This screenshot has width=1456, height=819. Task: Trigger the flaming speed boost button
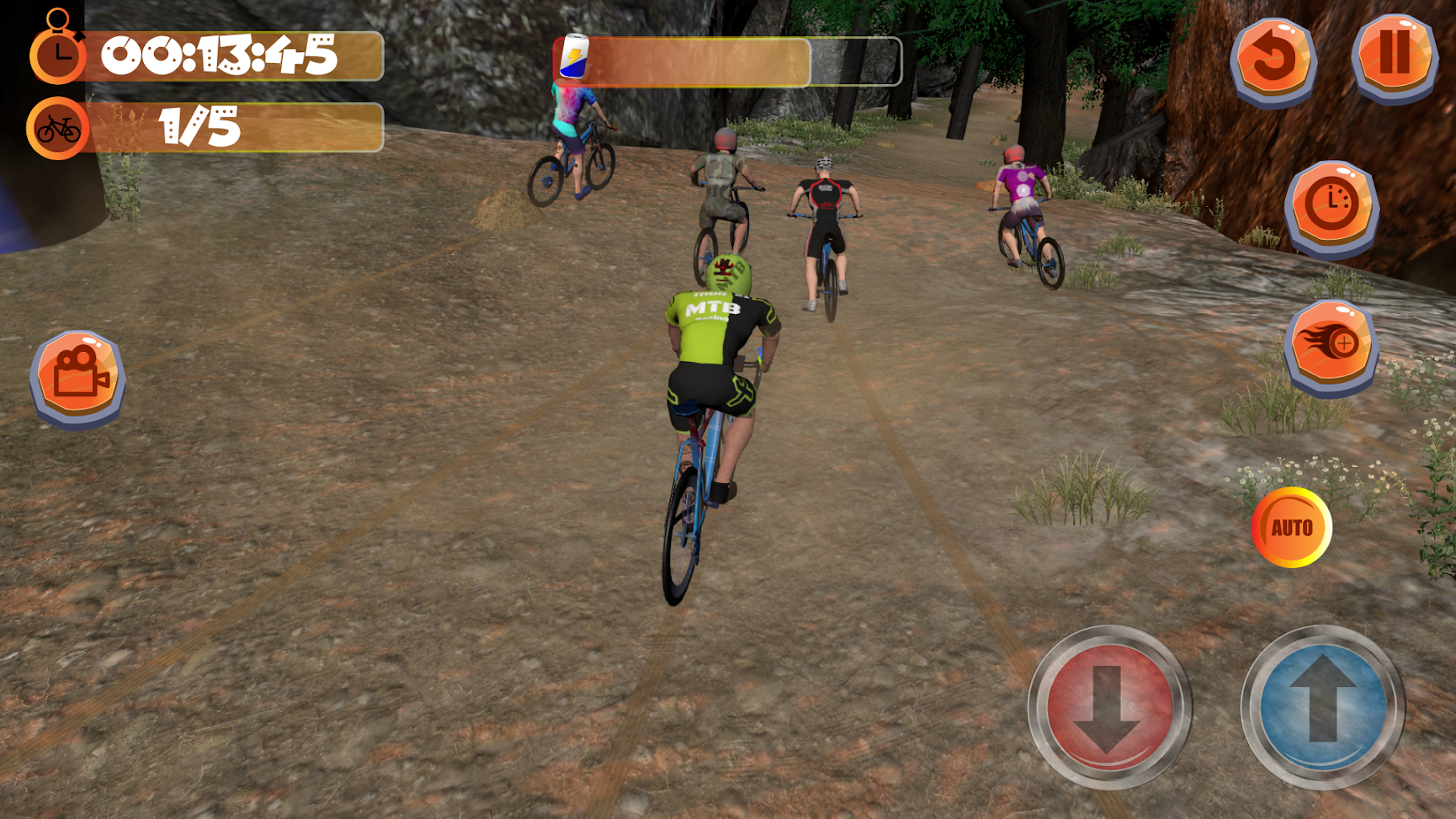pyautogui.click(x=1331, y=344)
